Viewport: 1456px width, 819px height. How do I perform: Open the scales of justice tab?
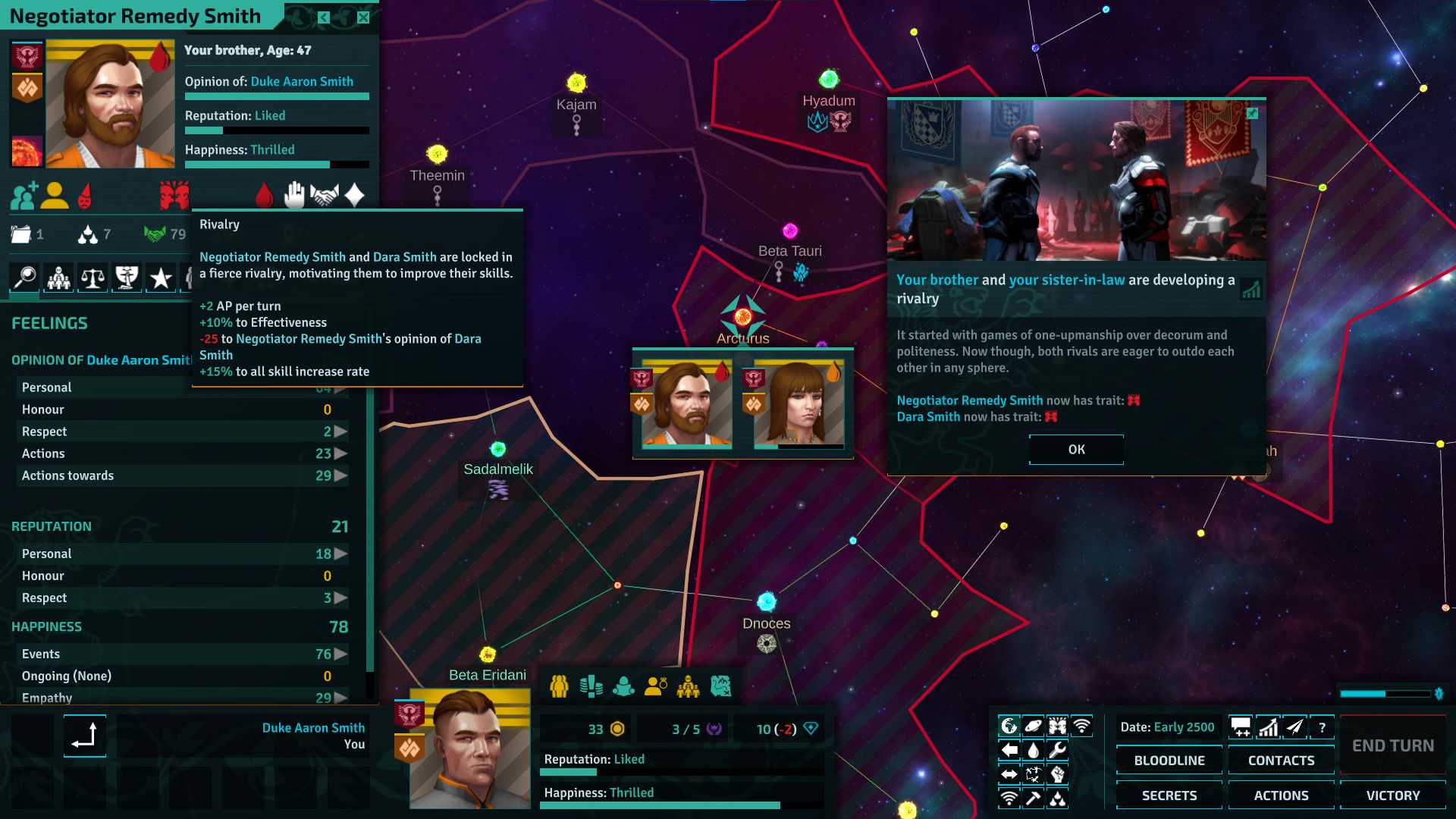(x=92, y=278)
